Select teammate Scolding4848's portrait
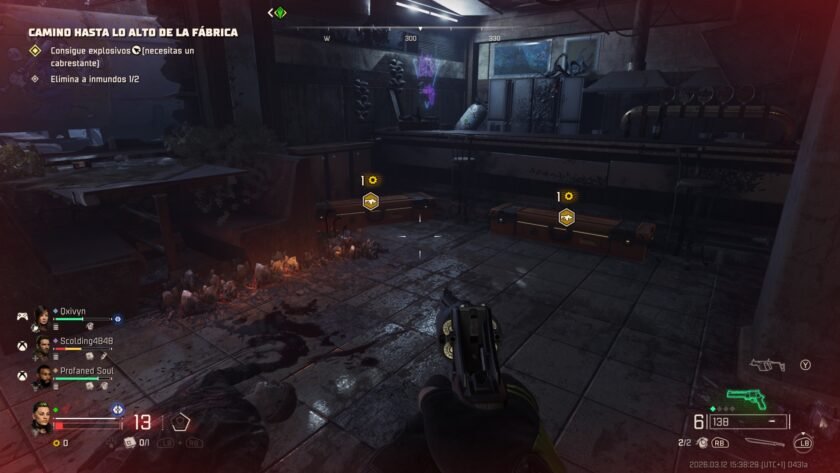The image size is (840, 473). (x=43, y=346)
